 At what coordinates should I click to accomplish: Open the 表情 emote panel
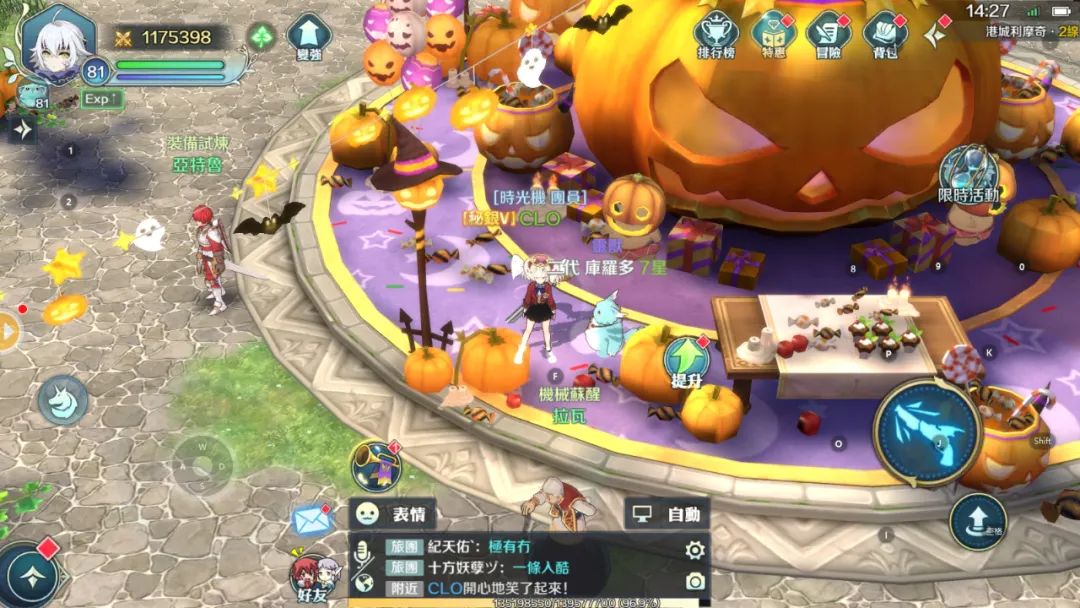click(x=393, y=514)
